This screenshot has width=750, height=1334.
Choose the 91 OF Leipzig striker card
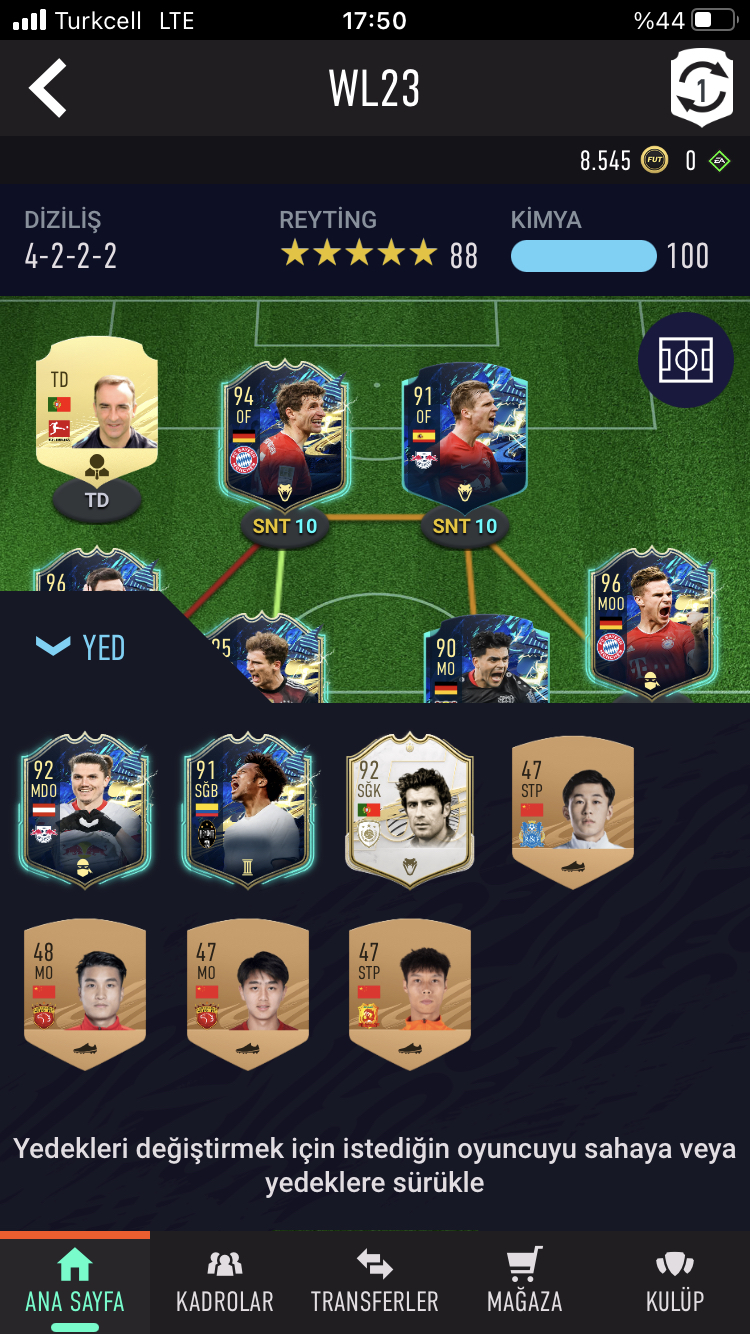tap(464, 435)
